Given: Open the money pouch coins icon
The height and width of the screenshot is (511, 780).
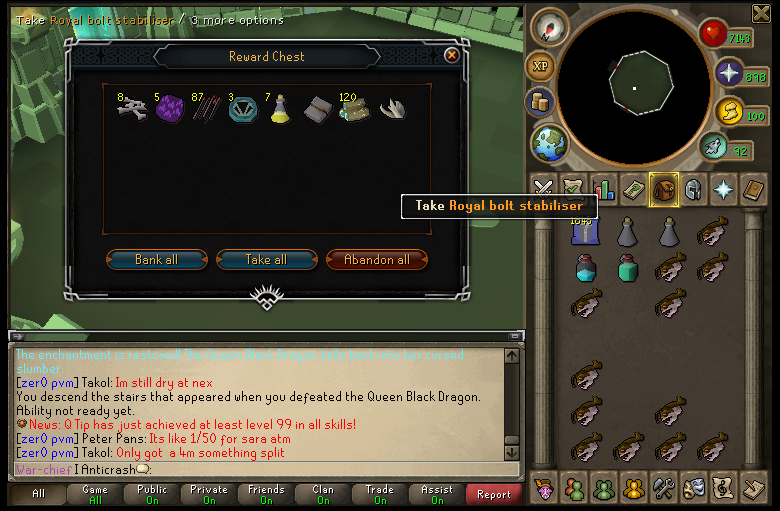Looking at the screenshot, I should pyautogui.click(x=541, y=102).
